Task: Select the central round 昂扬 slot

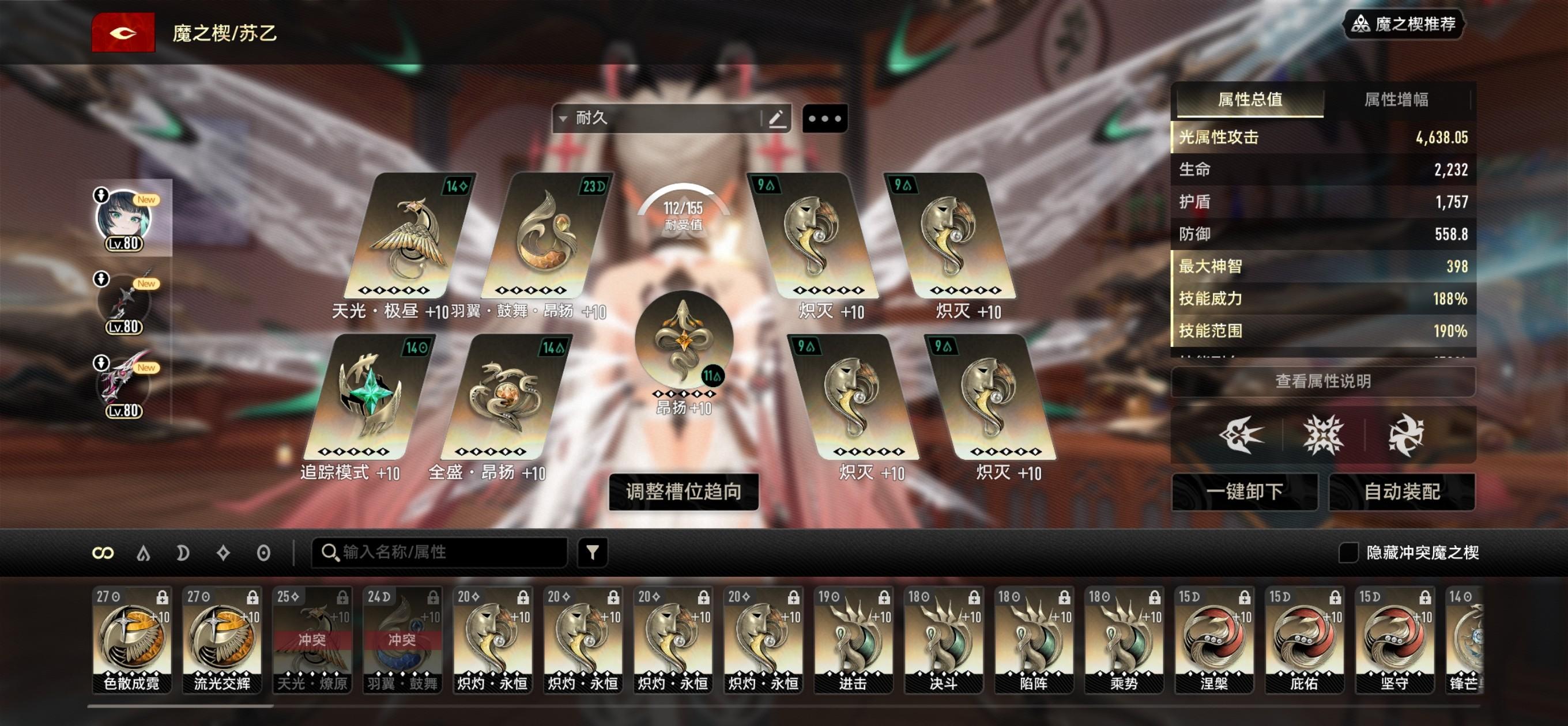Action: point(683,341)
